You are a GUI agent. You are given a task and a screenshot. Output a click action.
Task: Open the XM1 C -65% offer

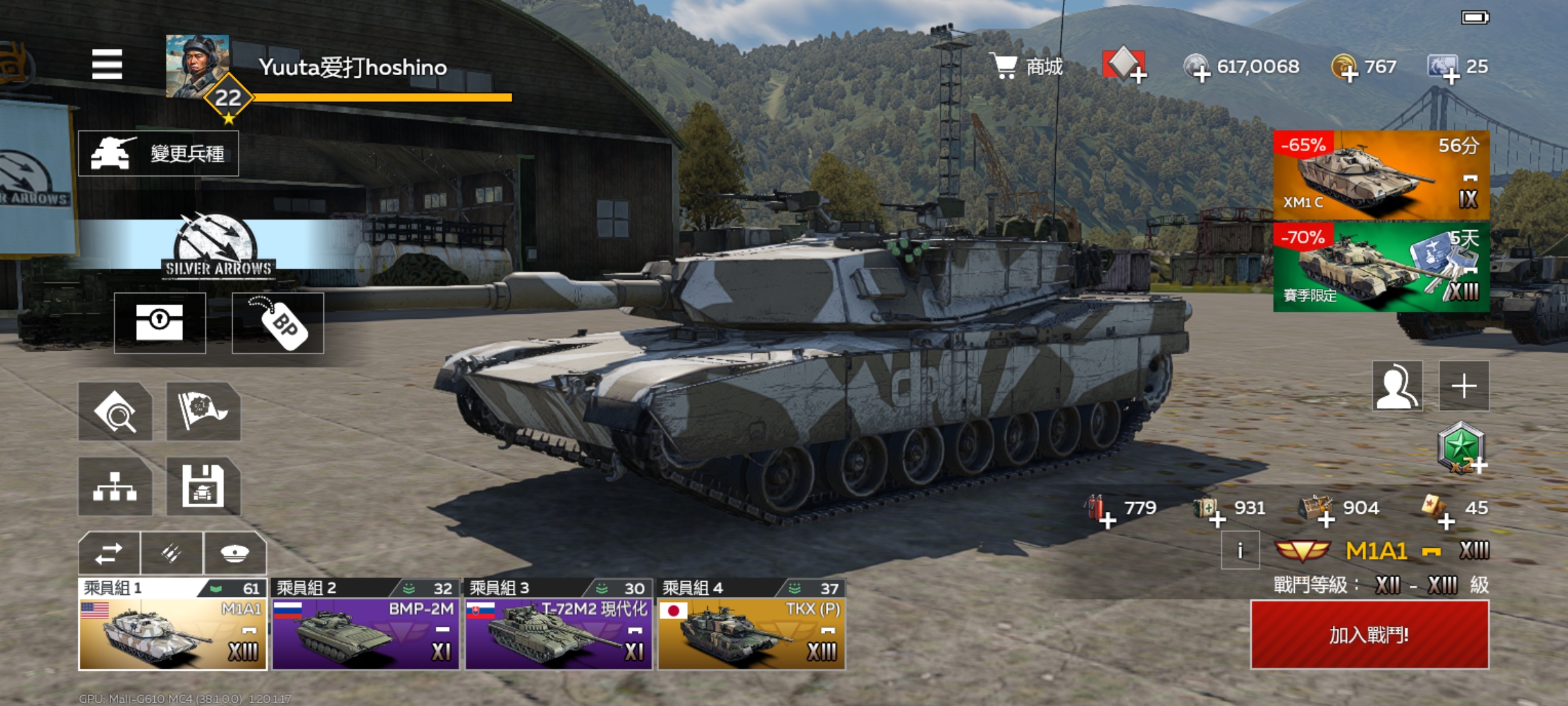tap(1381, 175)
